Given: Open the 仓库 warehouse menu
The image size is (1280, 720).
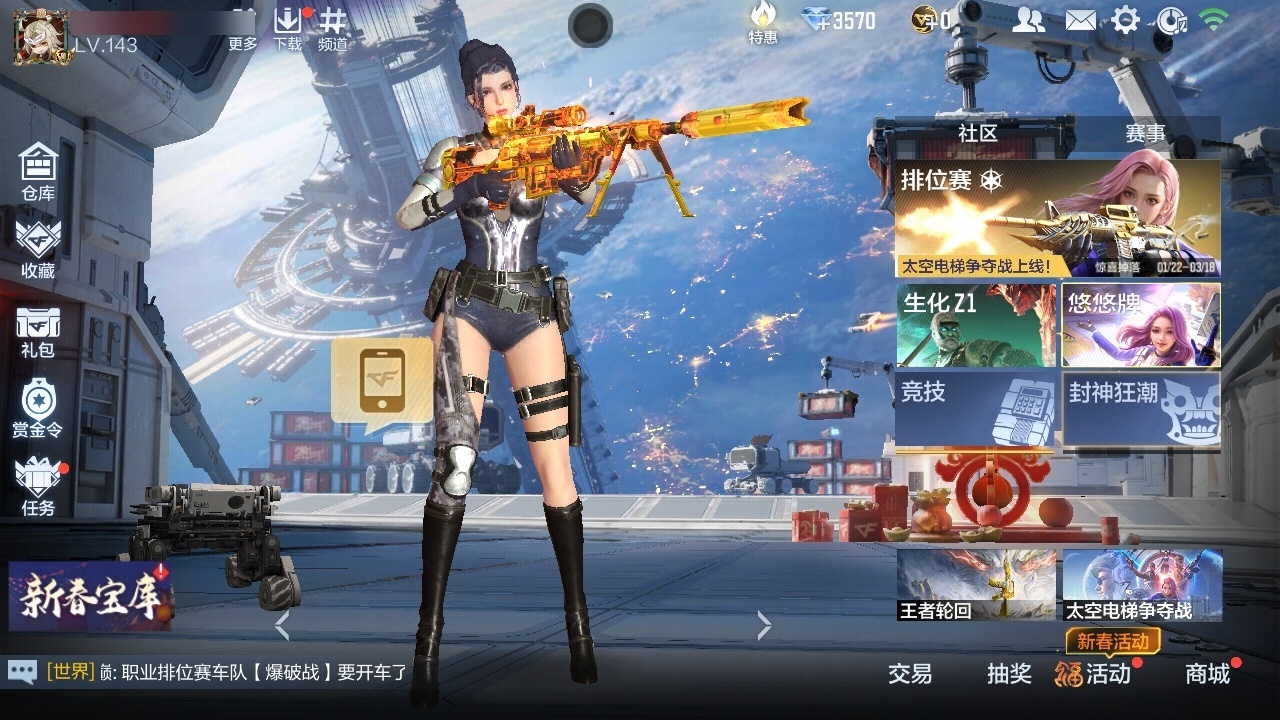Looking at the screenshot, I should pyautogui.click(x=38, y=171).
